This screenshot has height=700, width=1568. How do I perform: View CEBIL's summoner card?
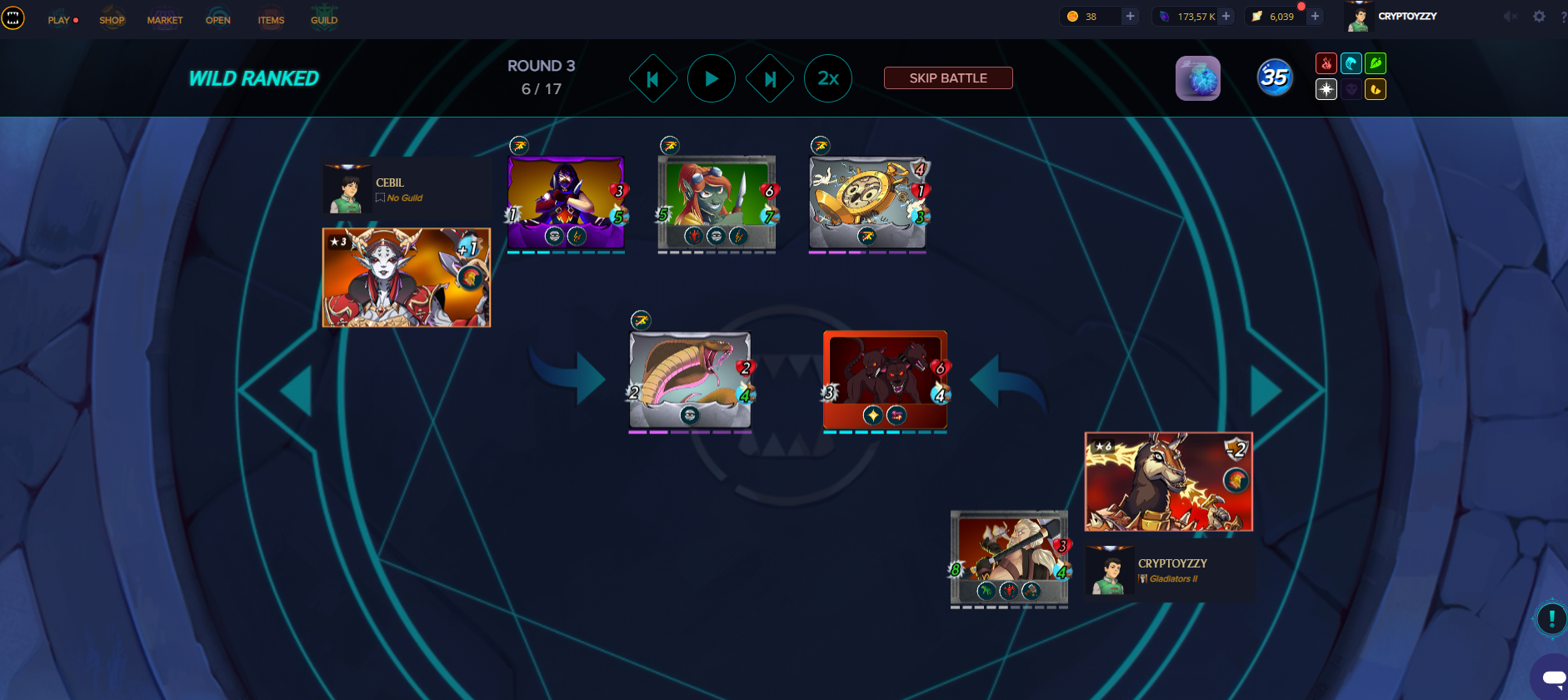(407, 277)
